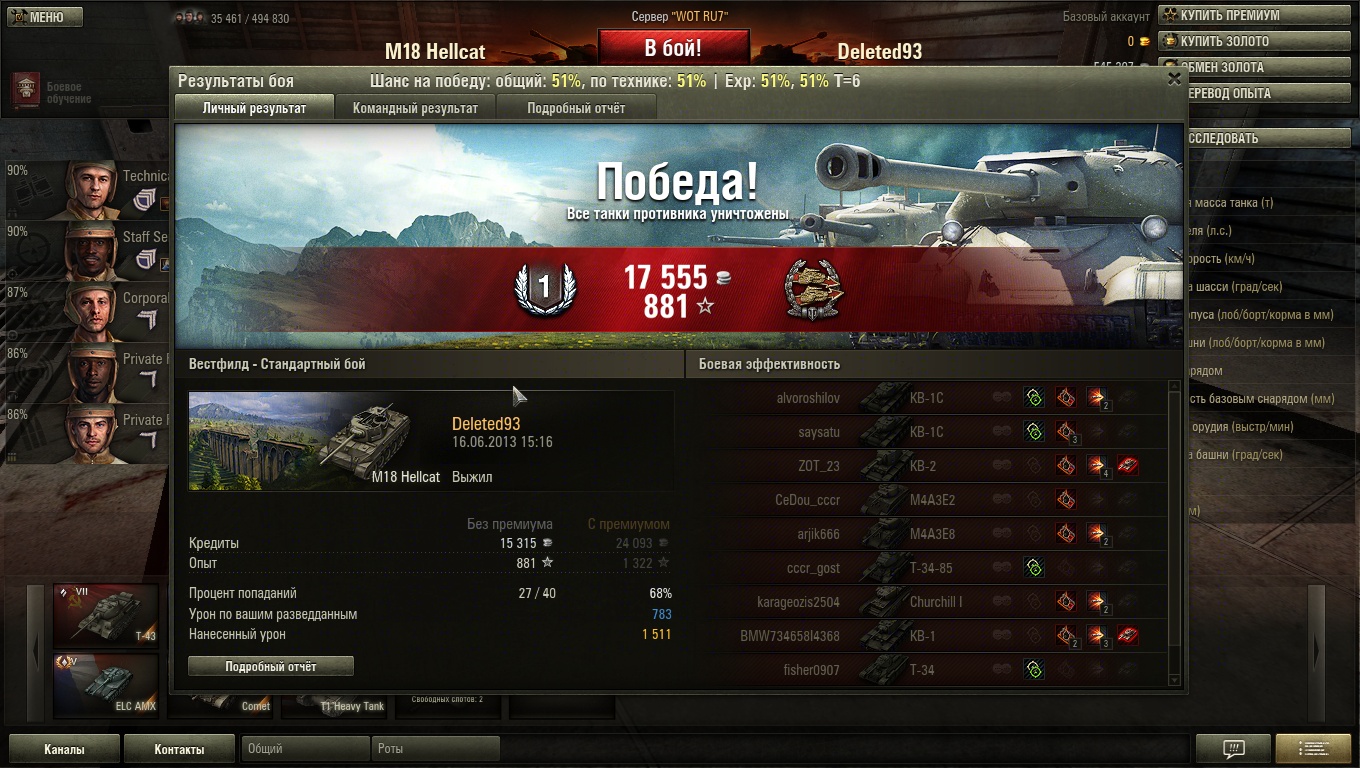Select the ELC AMX tank in carousel
This screenshot has height=768, width=1360.
point(106,685)
